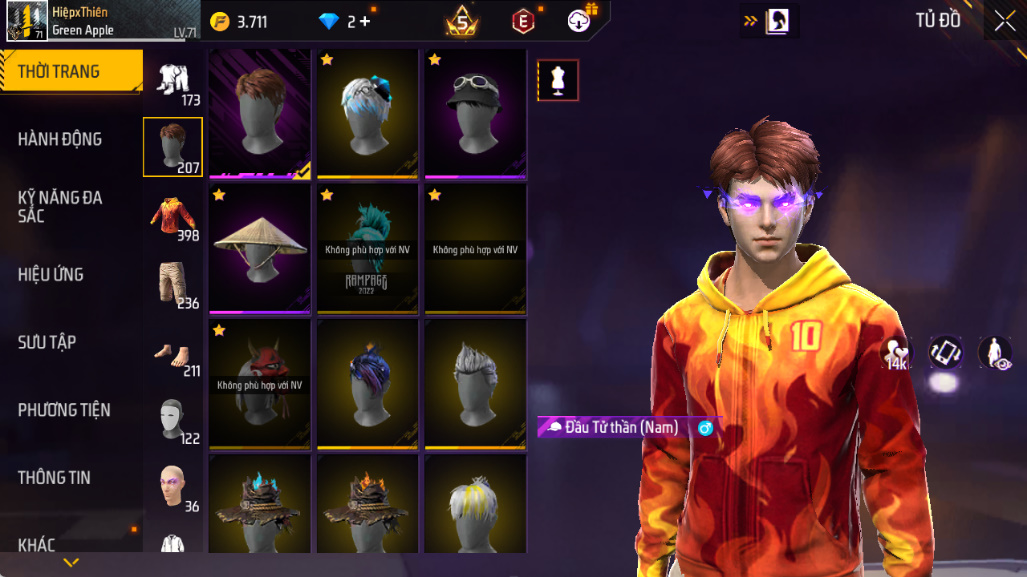The height and width of the screenshot is (577, 1027).
Task: Select the HIỆU ỨNG tab
Action: pos(50,274)
